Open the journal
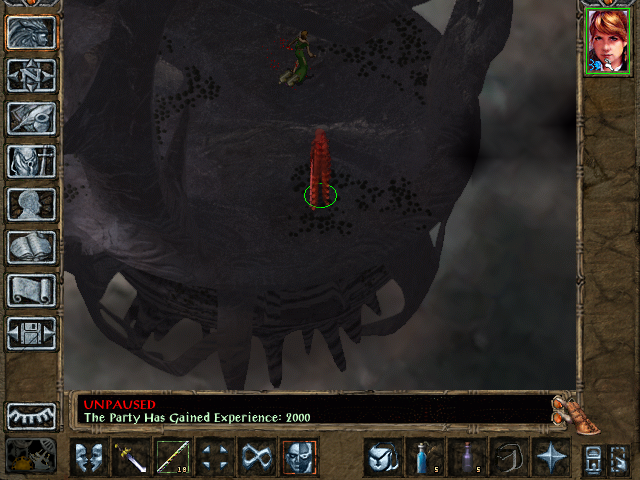Viewport: 640px width, 480px height. 31,118
